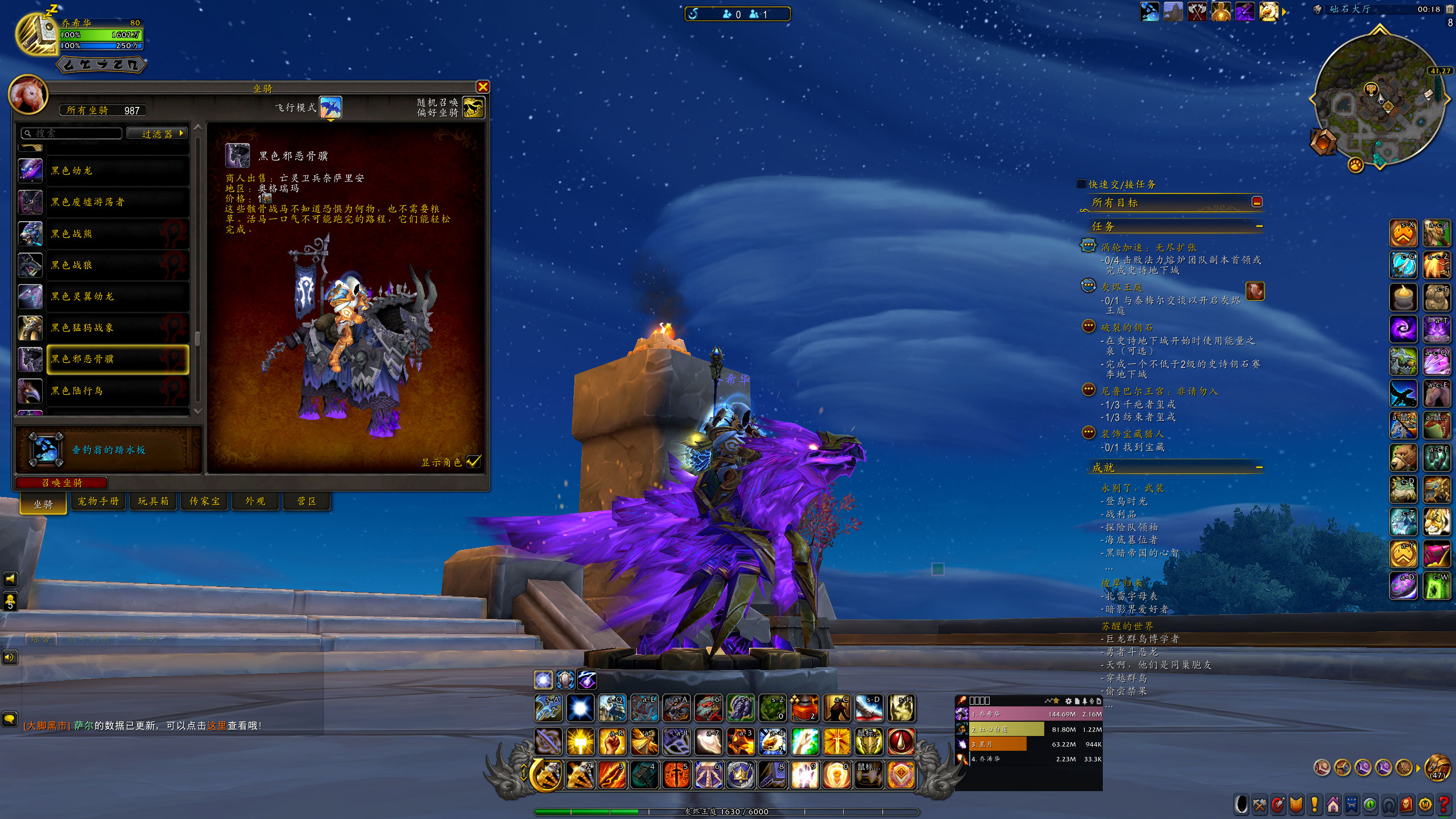Click the red 召唤坐骑 summon button
The image size is (1456, 819).
[x=61, y=483]
